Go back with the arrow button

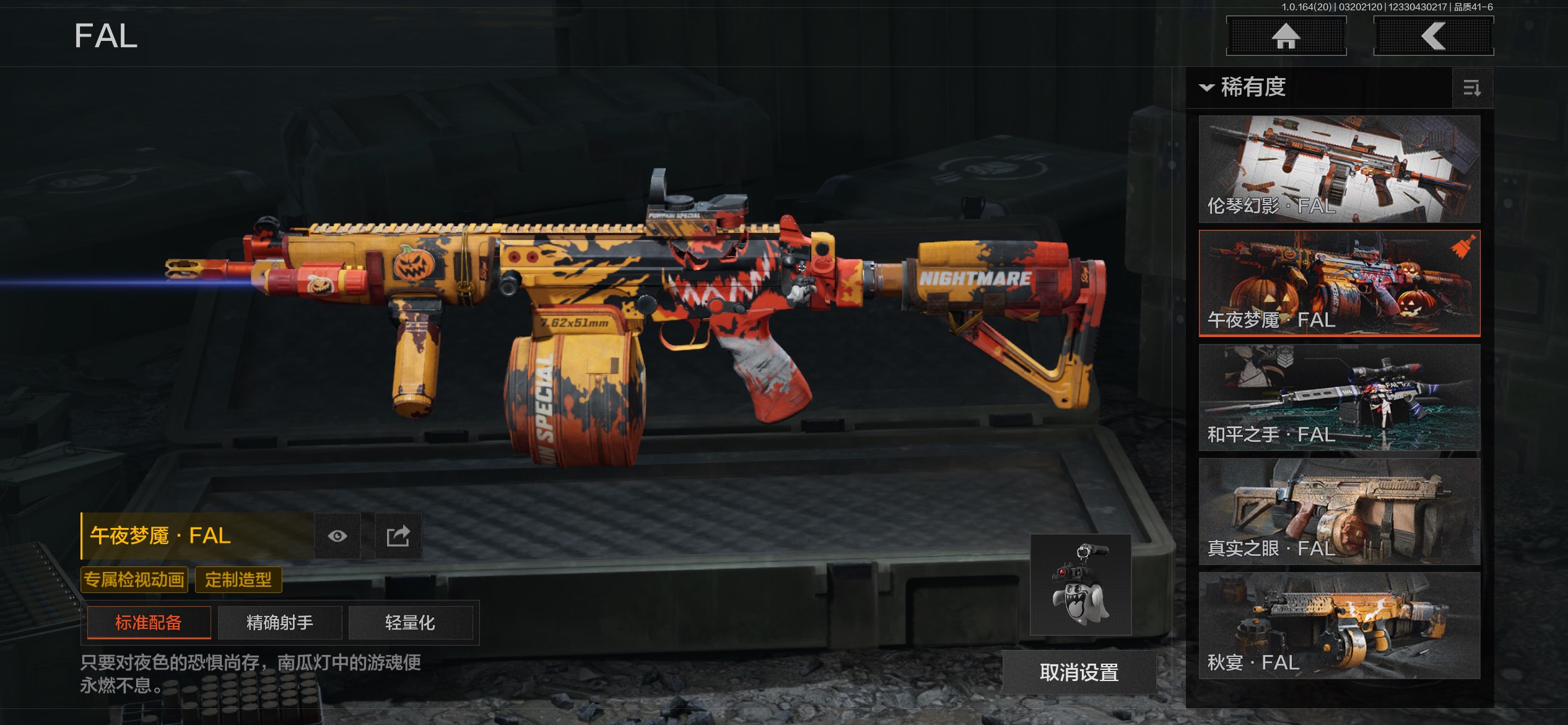pyautogui.click(x=1433, y=36)
